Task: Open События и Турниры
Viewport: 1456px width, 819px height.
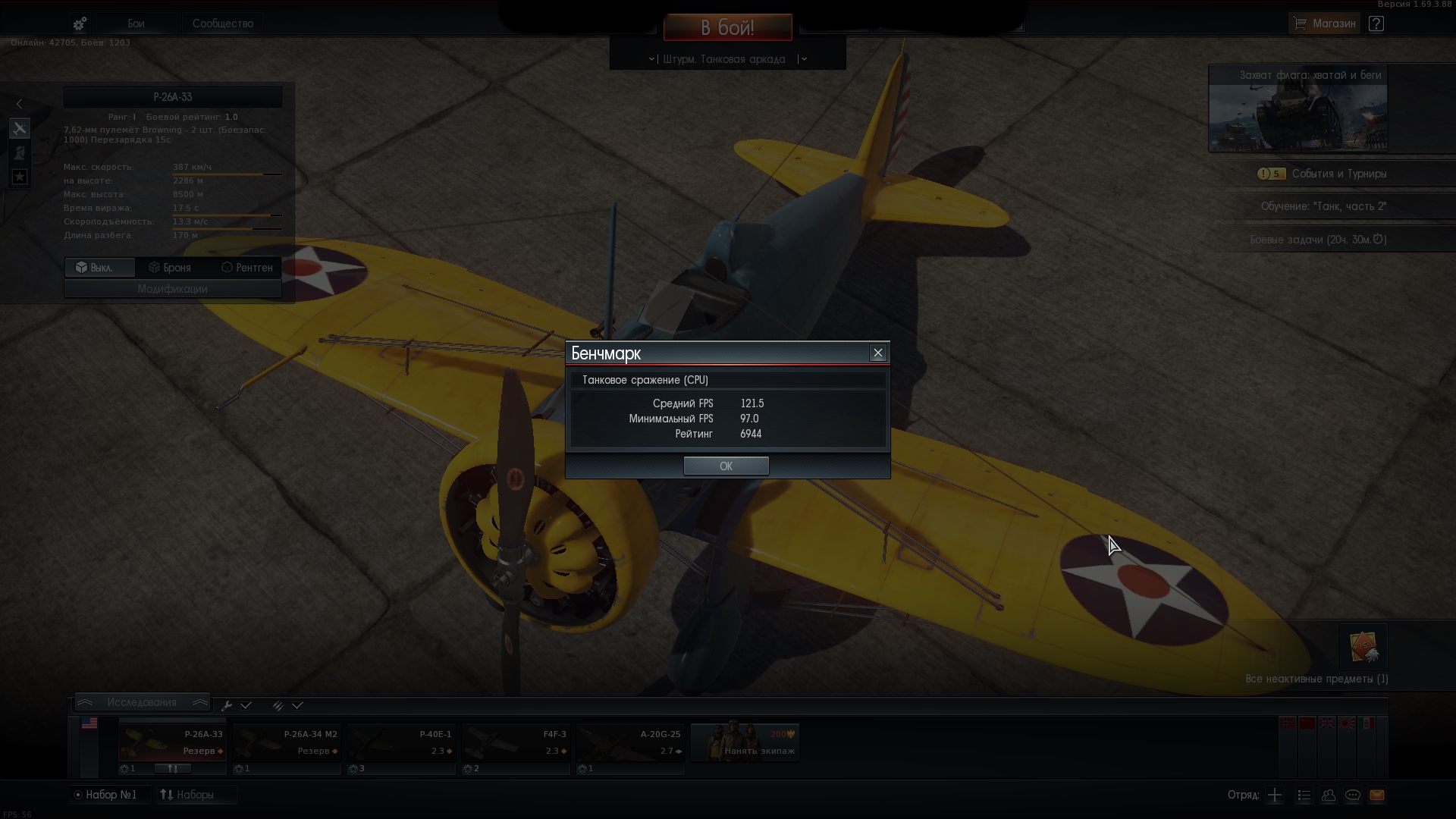Action: pos(1338,174)
